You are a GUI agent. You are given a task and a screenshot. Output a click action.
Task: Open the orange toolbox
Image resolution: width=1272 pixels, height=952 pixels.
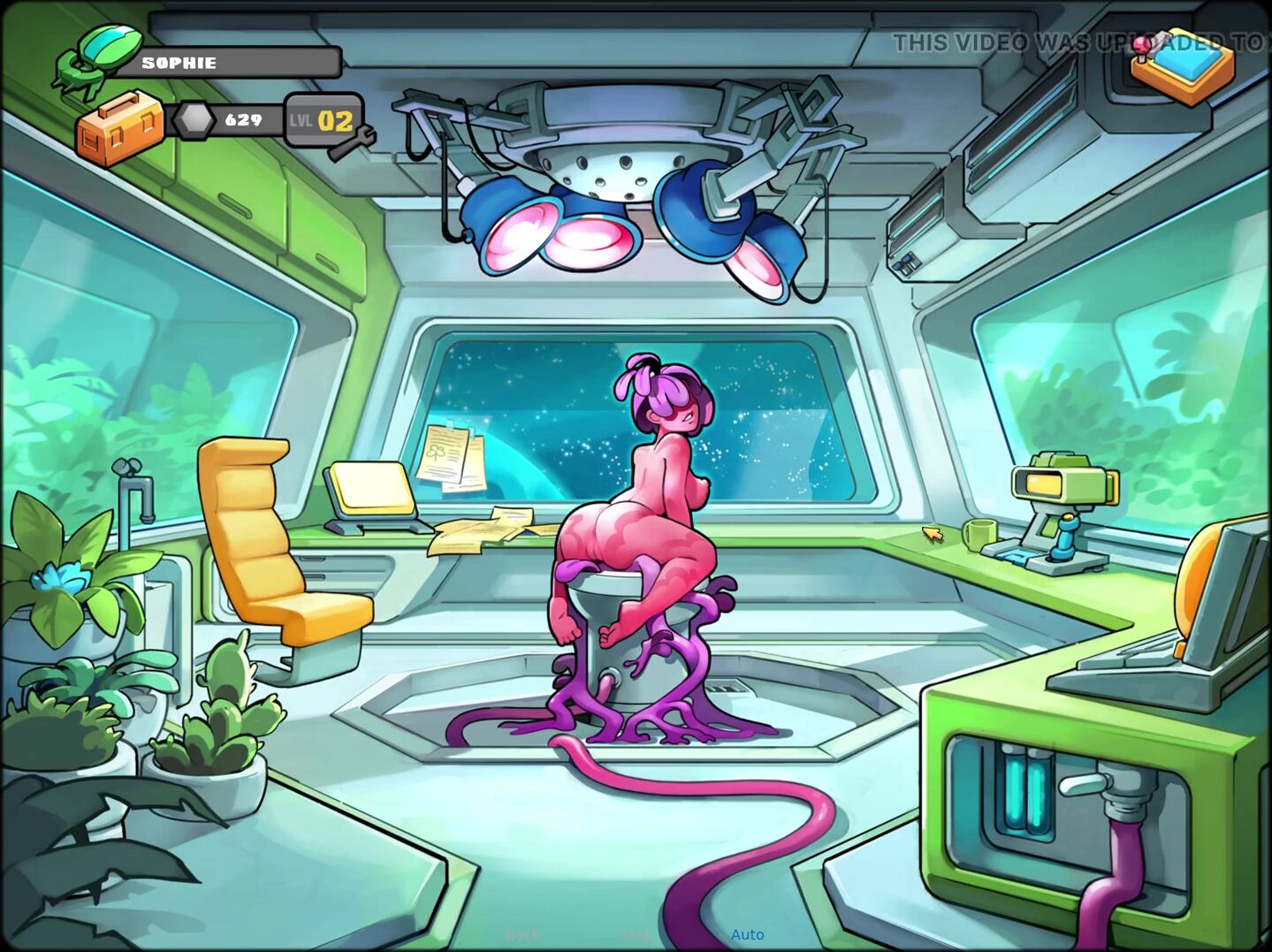(x=119, y=127)
